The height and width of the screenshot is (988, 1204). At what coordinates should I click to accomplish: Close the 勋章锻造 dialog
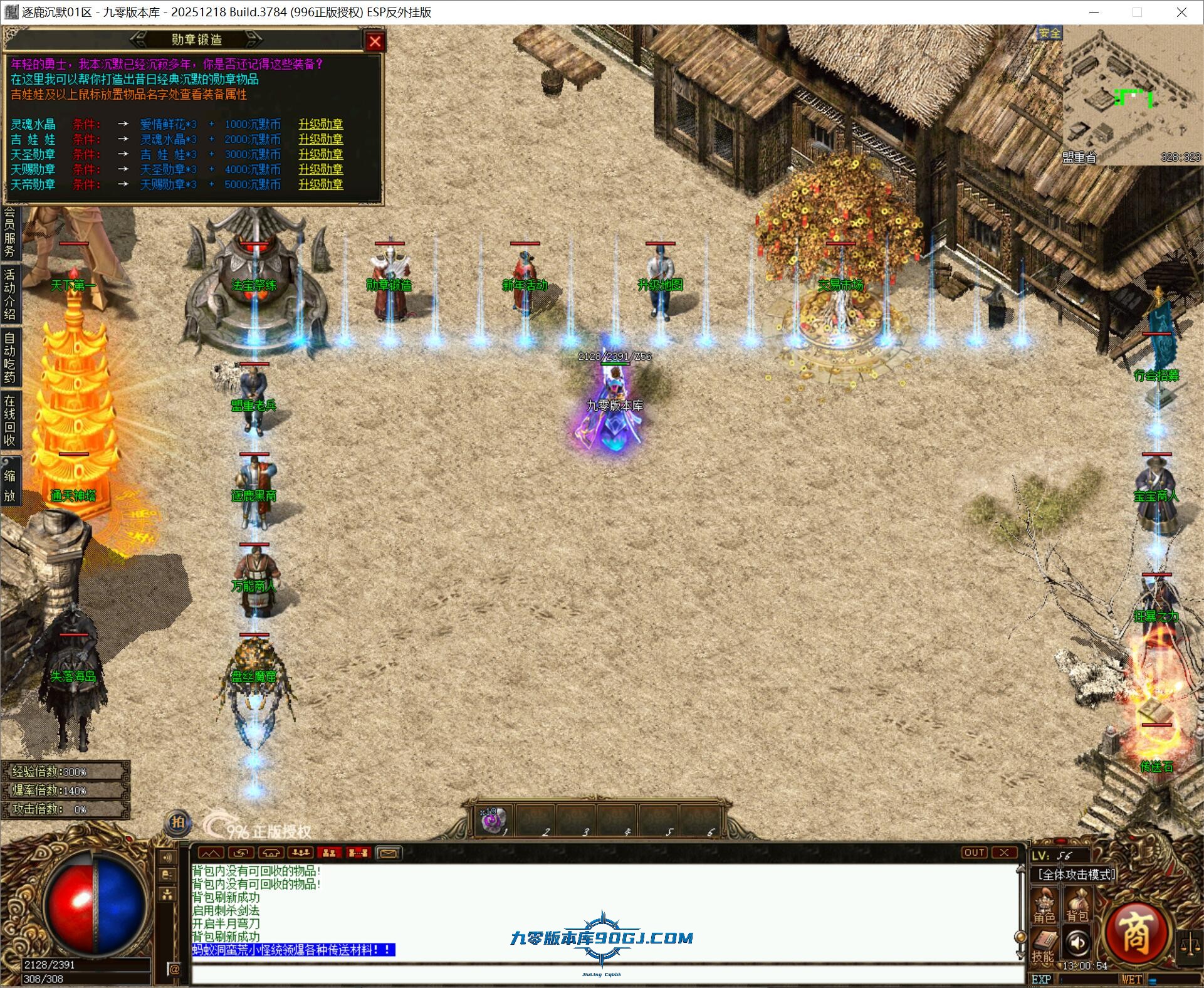point(375,41)
